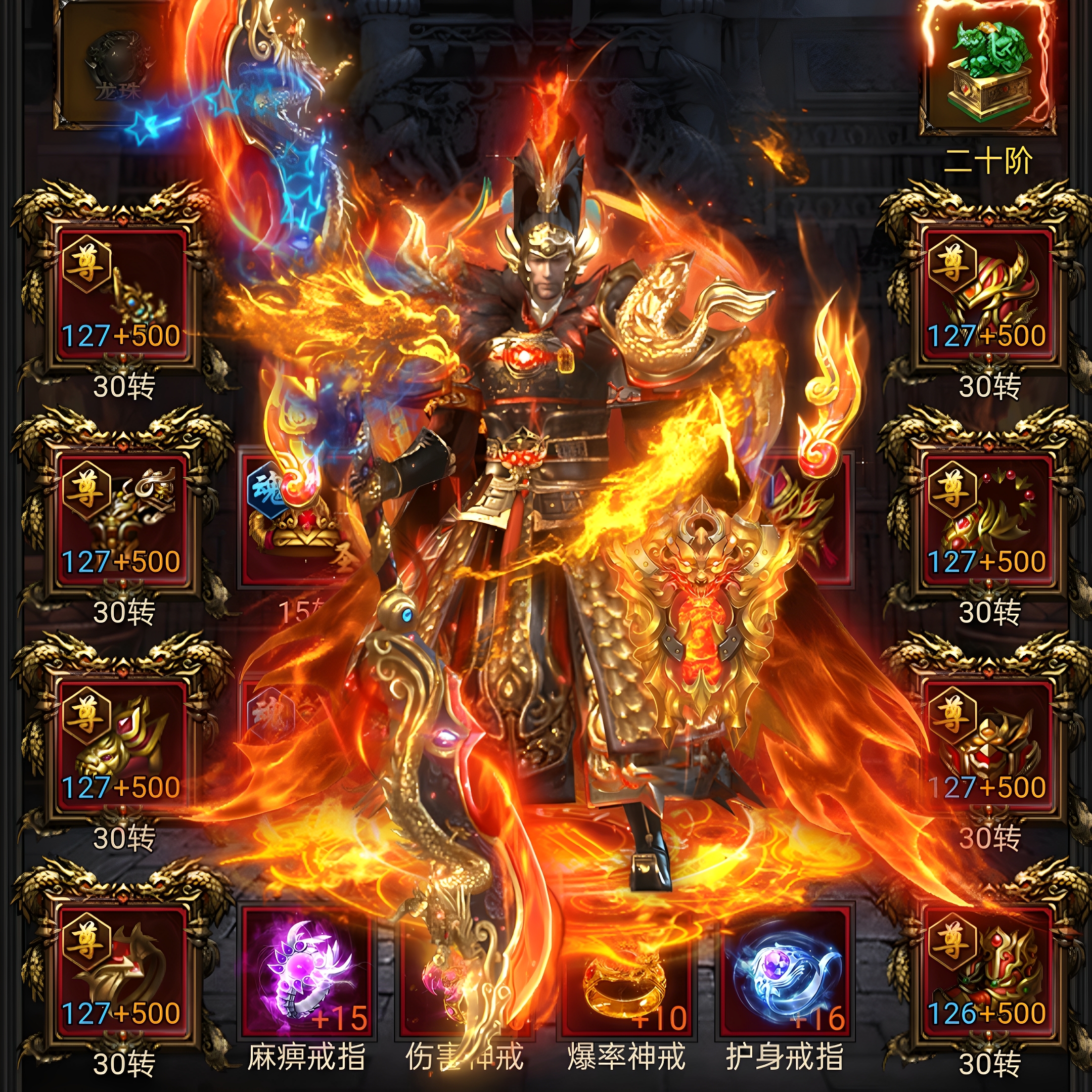Choose the 伤害神戒 ring slot
The image size is (1092, 1092).
(x=465, y=973)
